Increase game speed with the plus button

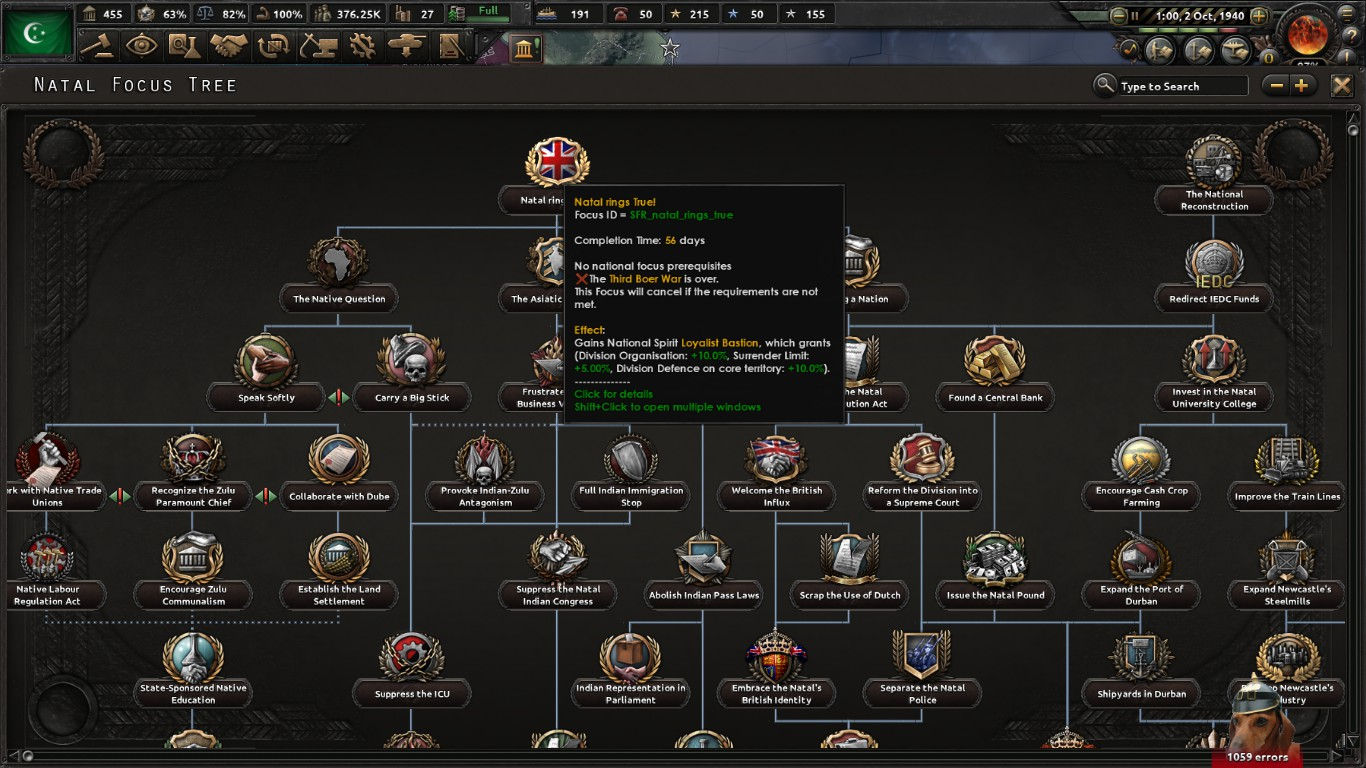click(1259, 14)
